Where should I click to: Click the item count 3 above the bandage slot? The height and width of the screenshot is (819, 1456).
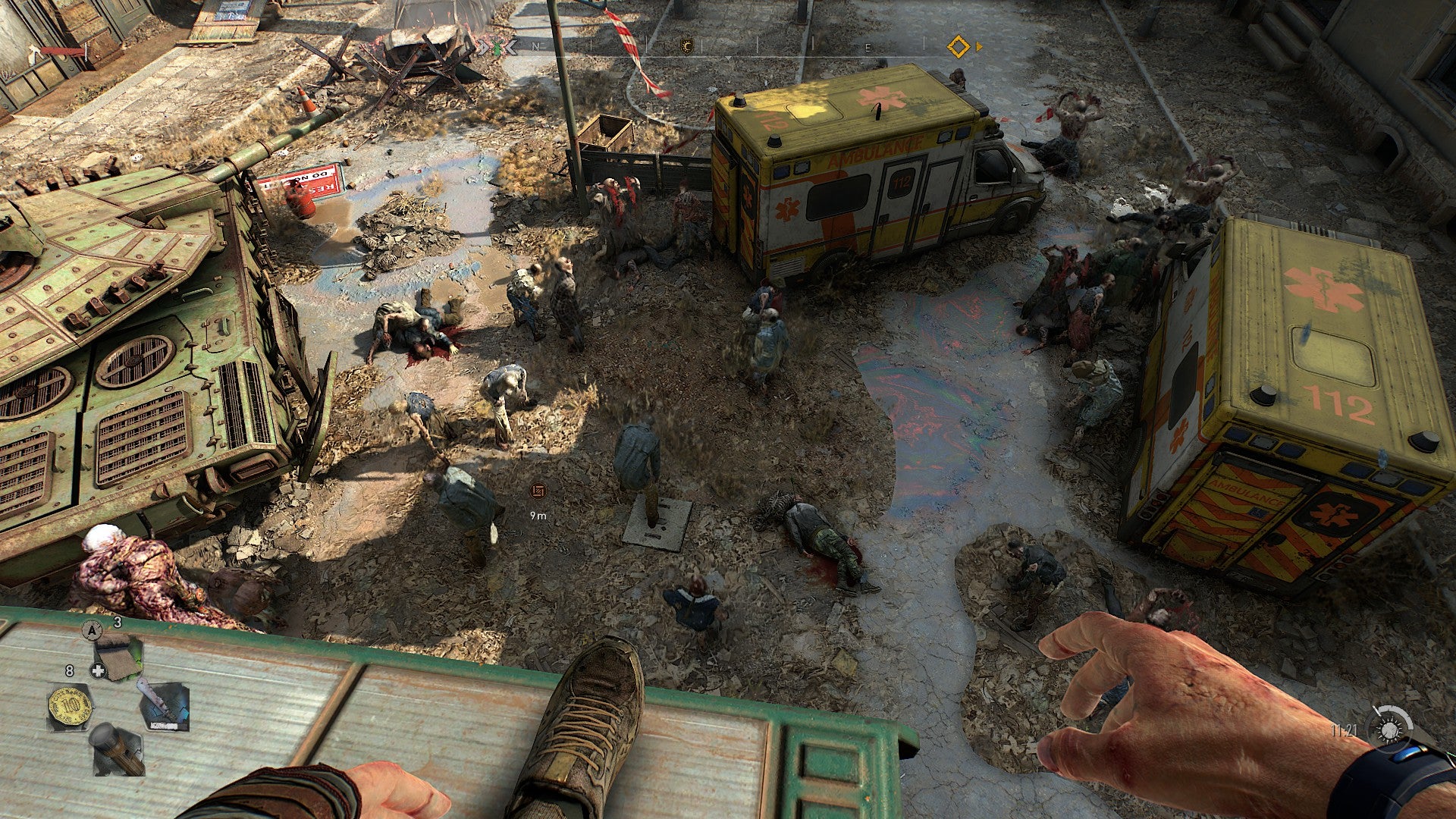pos(117,620)
